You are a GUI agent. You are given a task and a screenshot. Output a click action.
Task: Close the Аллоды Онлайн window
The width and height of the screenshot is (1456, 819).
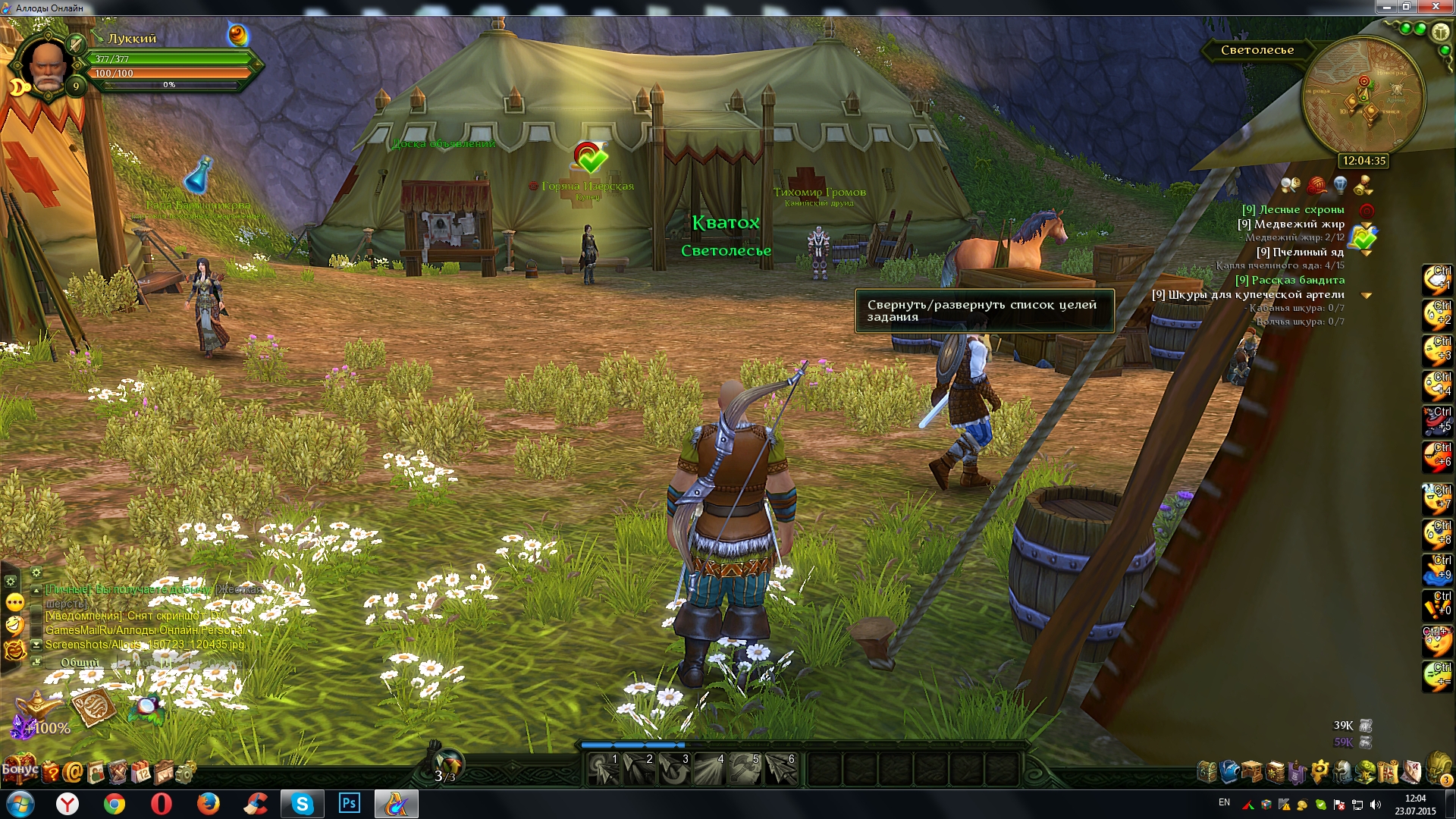pos(1436,7)
